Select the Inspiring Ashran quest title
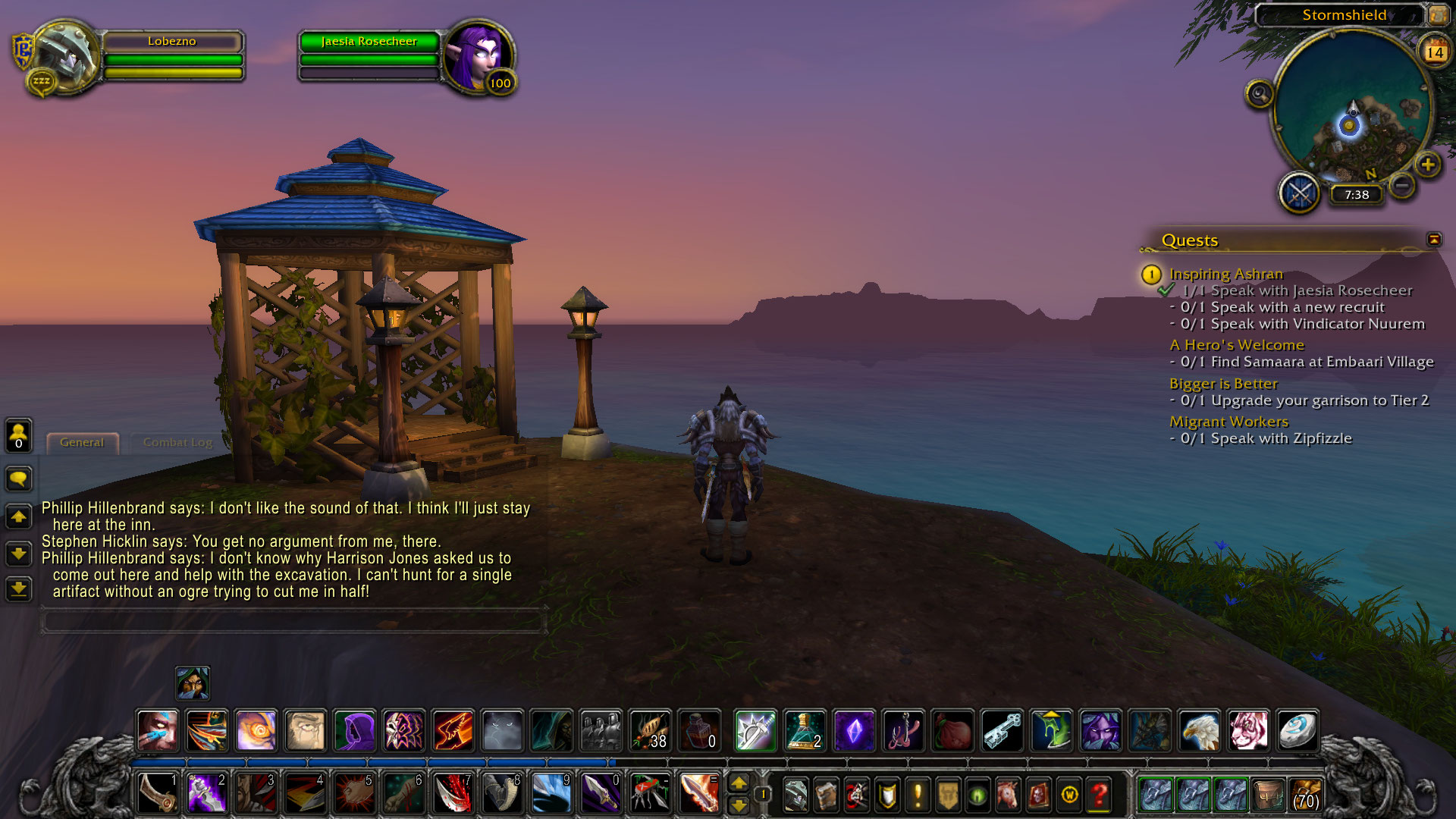Screen dimensions: 1456x819 click(x=1225, y=274)
